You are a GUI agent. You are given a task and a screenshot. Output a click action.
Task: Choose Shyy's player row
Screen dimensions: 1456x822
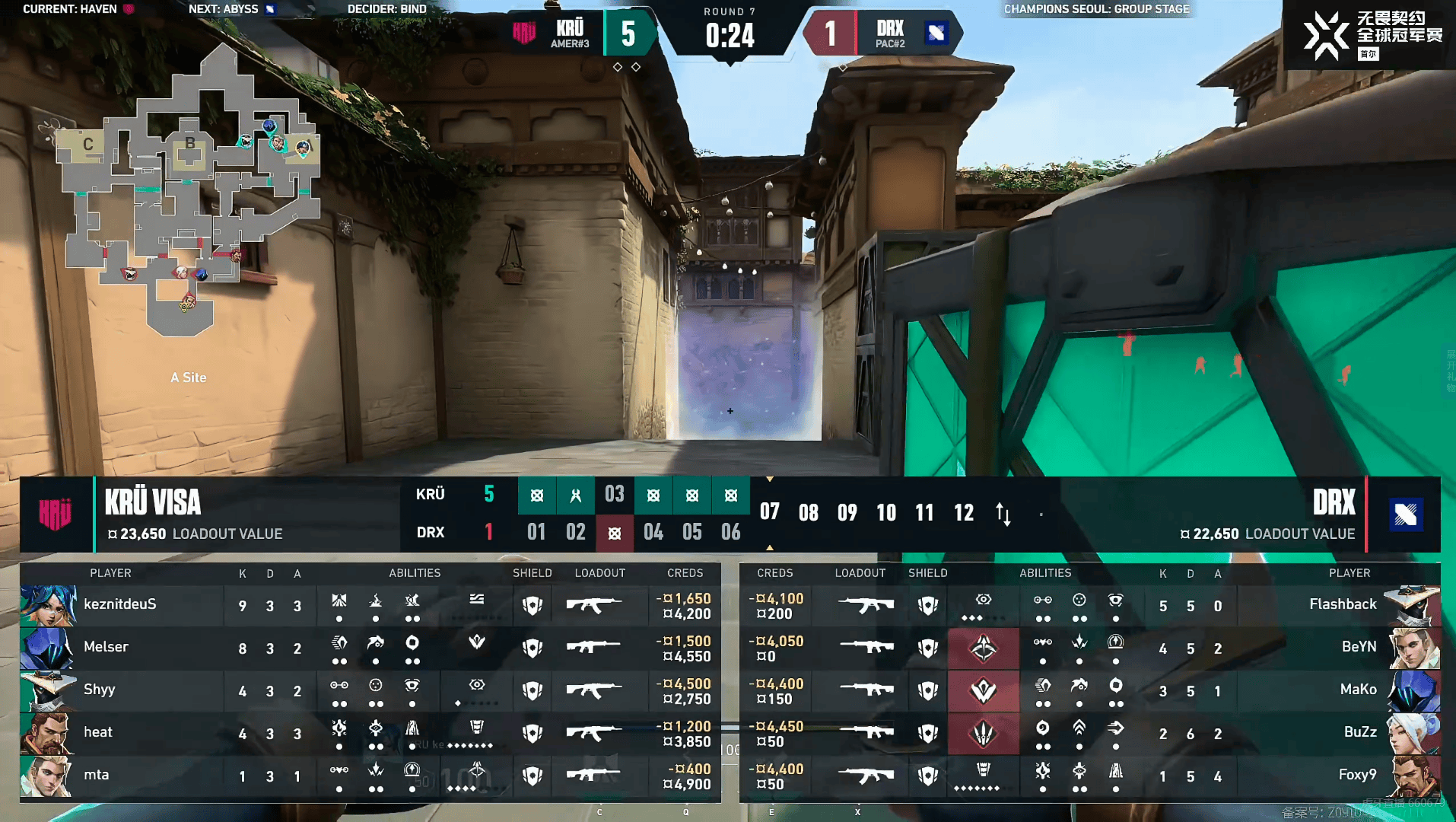(x=100, y=690)
